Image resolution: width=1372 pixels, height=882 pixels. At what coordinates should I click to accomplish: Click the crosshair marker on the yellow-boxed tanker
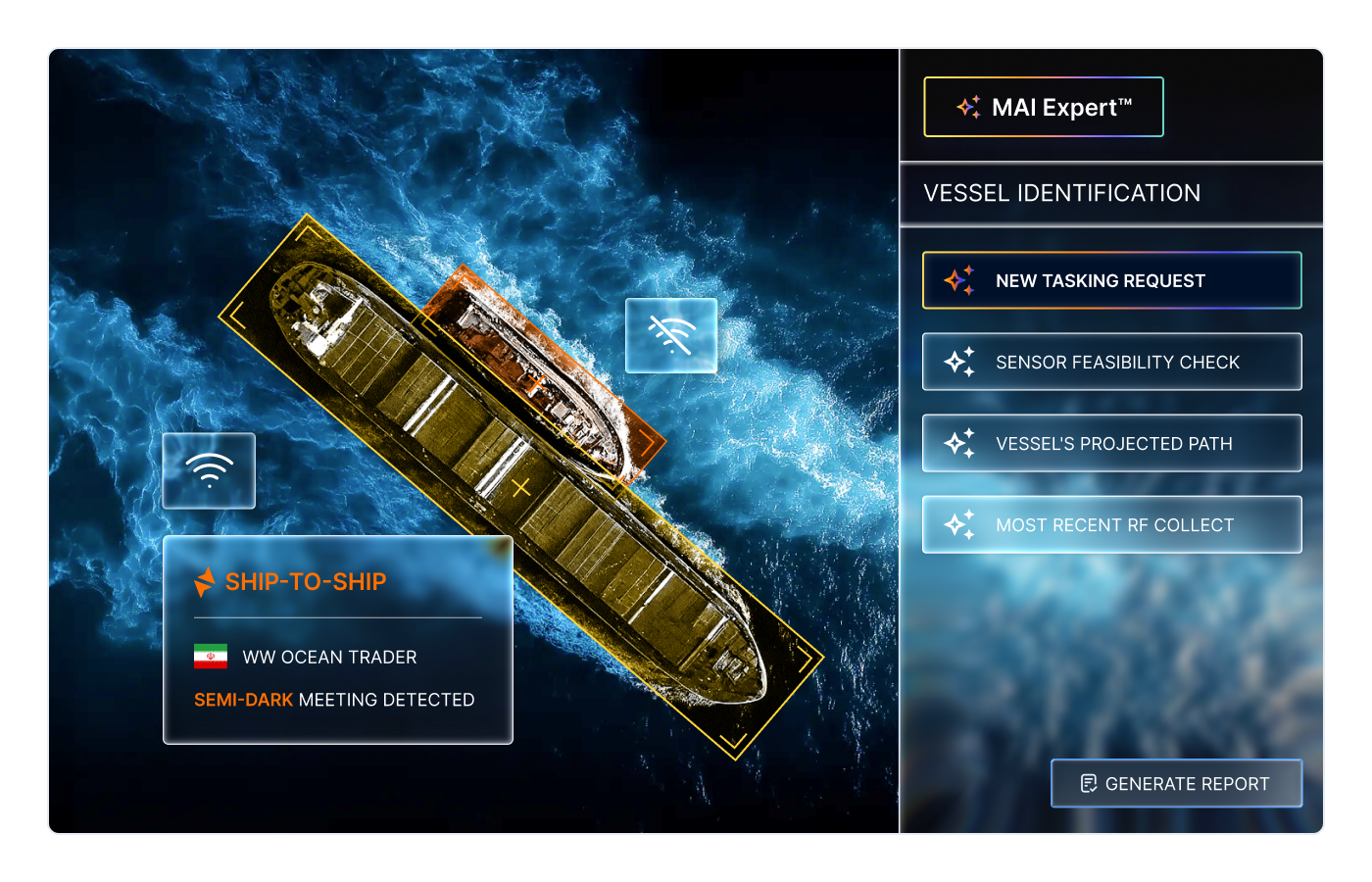pyautogui.click(x=520, y=486)
